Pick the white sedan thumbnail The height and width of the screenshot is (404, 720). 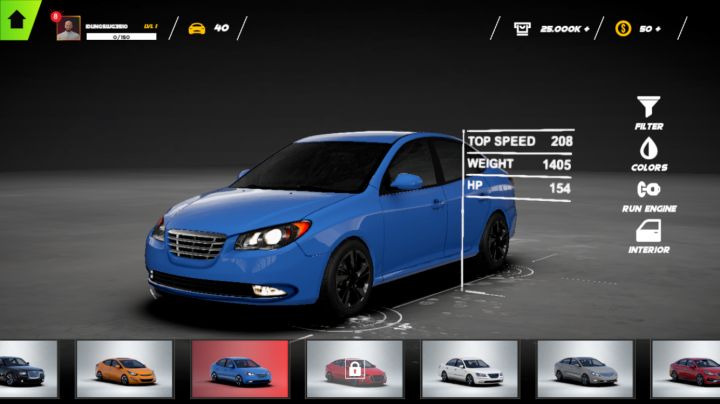point(469,369)
